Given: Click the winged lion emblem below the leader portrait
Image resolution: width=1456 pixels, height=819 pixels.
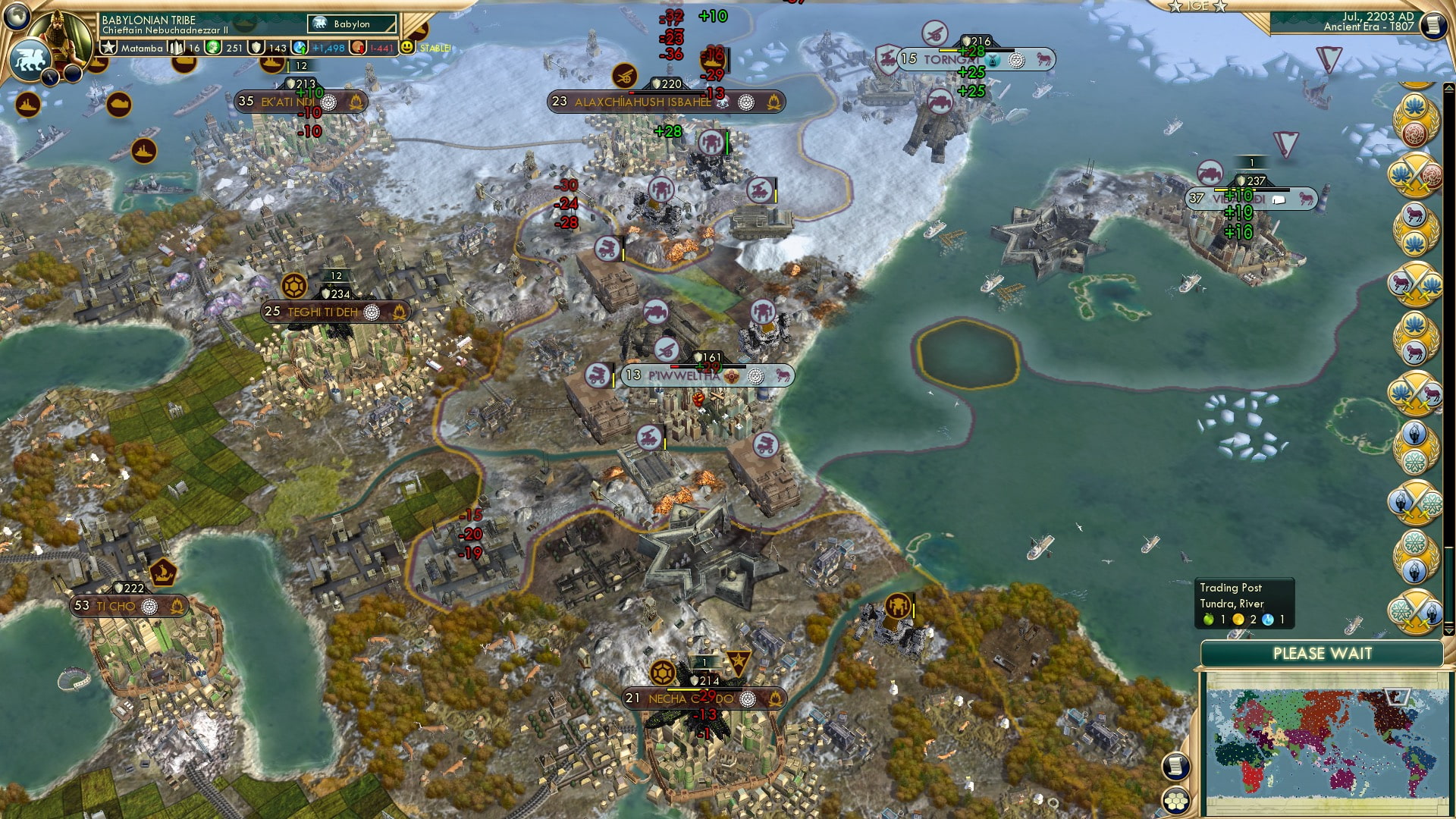Looking at the screenshot, I should pyautogui.click(x=30, y=59).
